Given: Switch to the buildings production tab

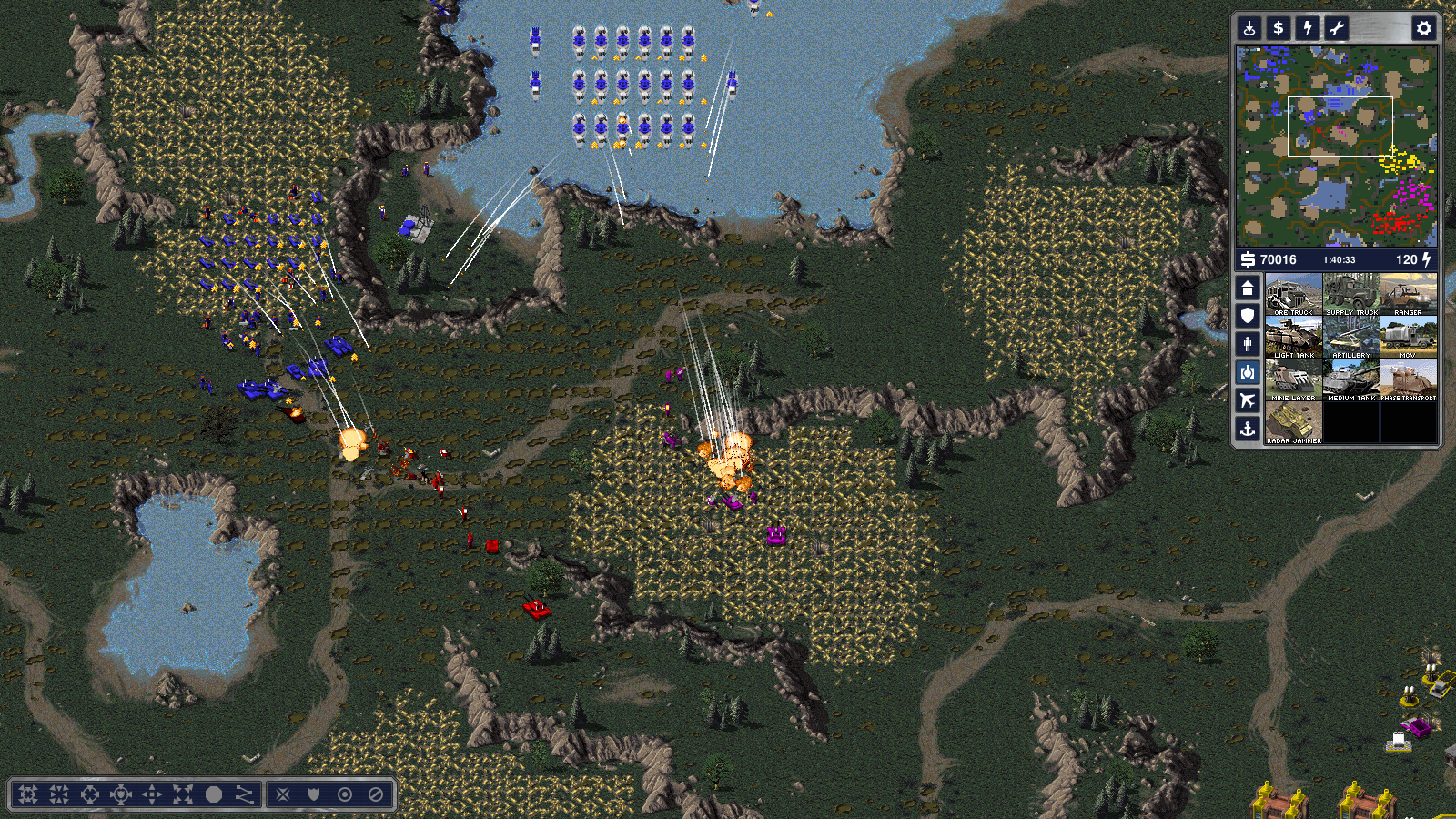Looking at the screenshot, I should pyautogui.click(x=1248, y=288).
